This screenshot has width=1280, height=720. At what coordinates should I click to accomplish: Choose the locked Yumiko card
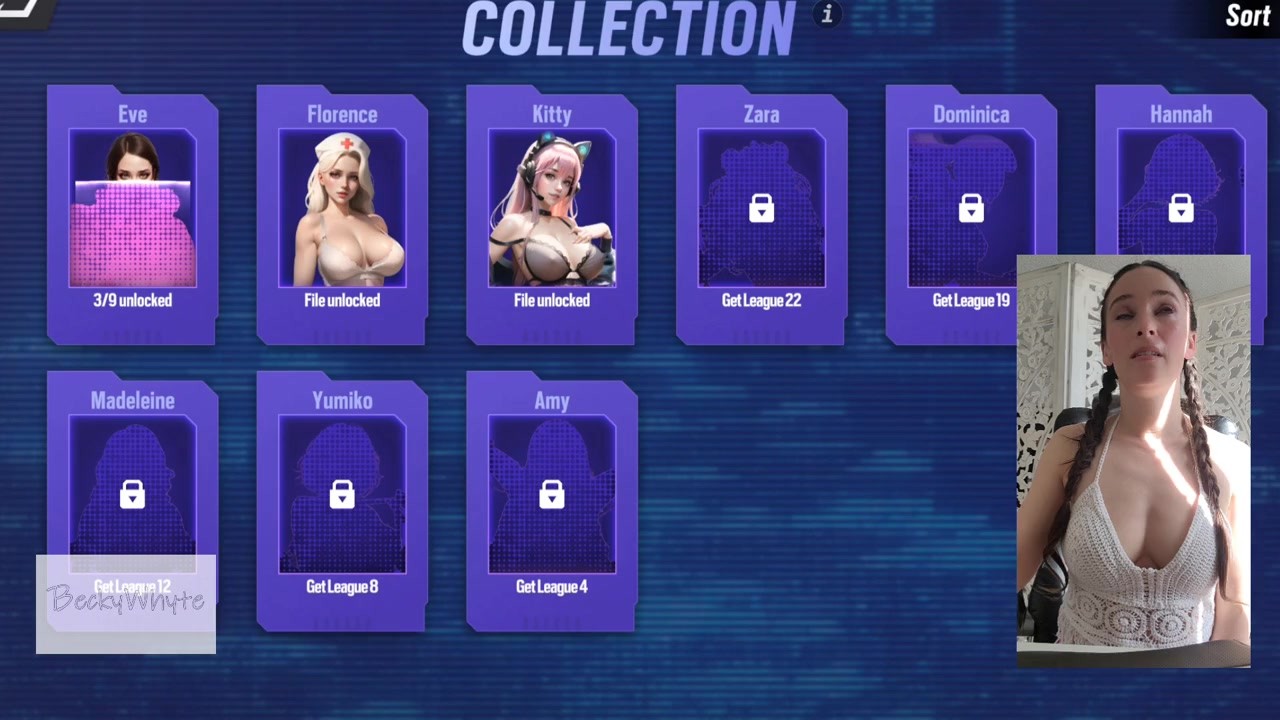(342, 500)
